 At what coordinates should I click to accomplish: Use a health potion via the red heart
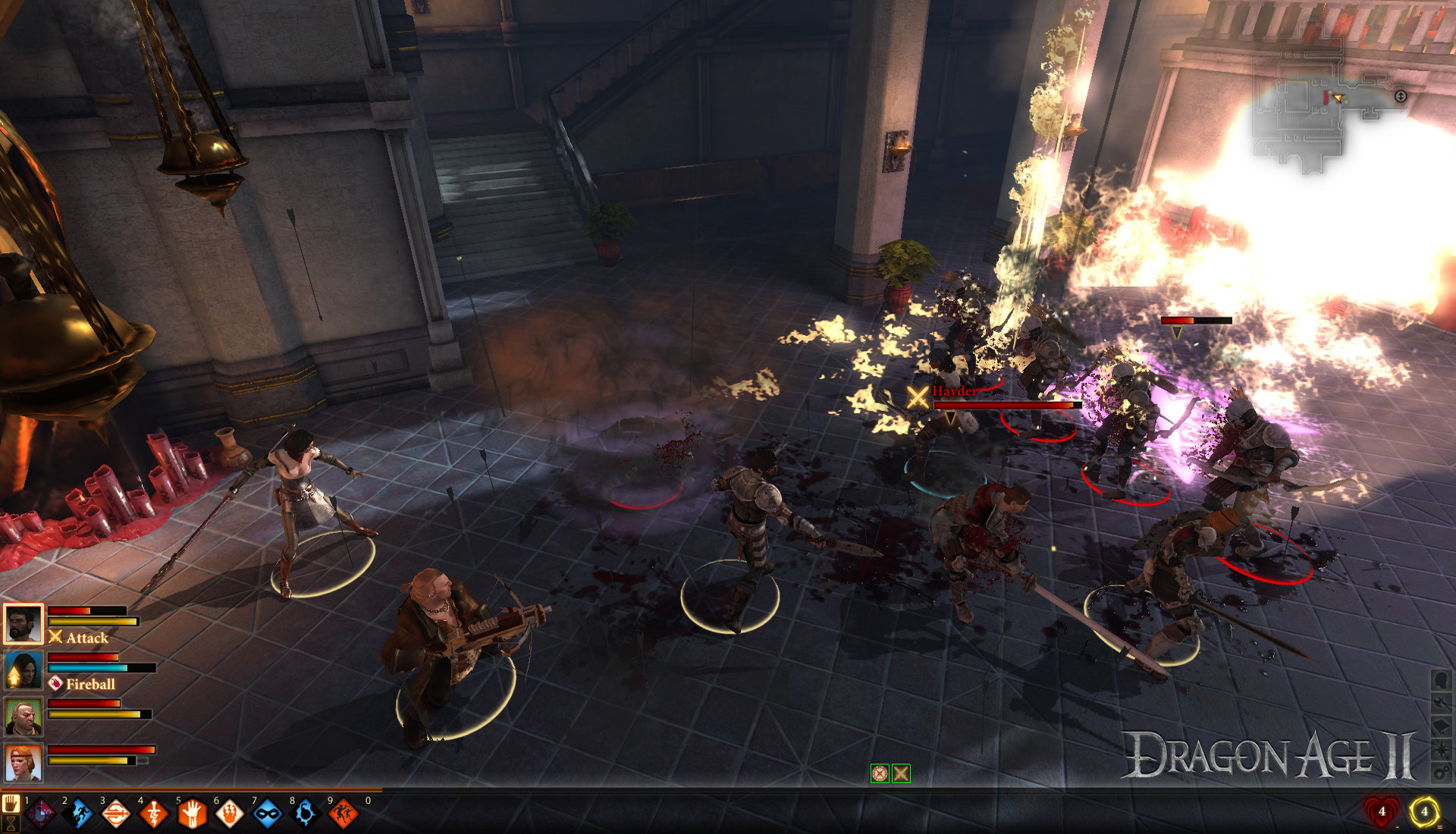tap(1382, 811)
